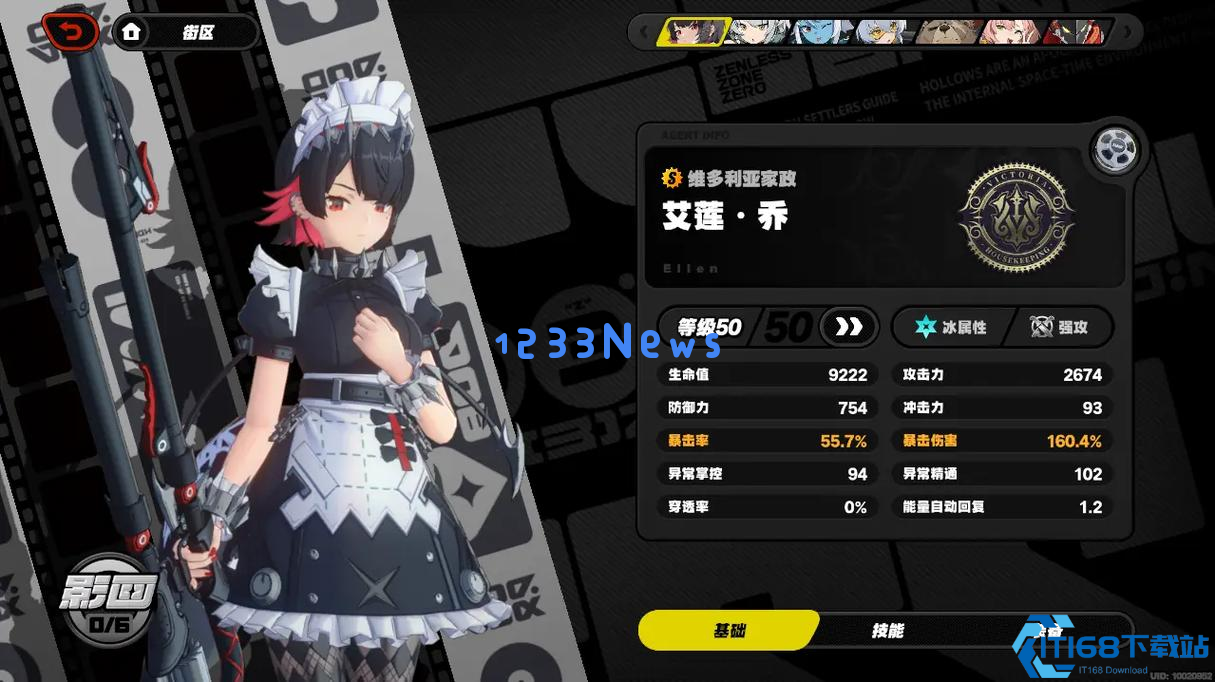
Task: Open level-up with the double arrow button
Action: [848, 327]
